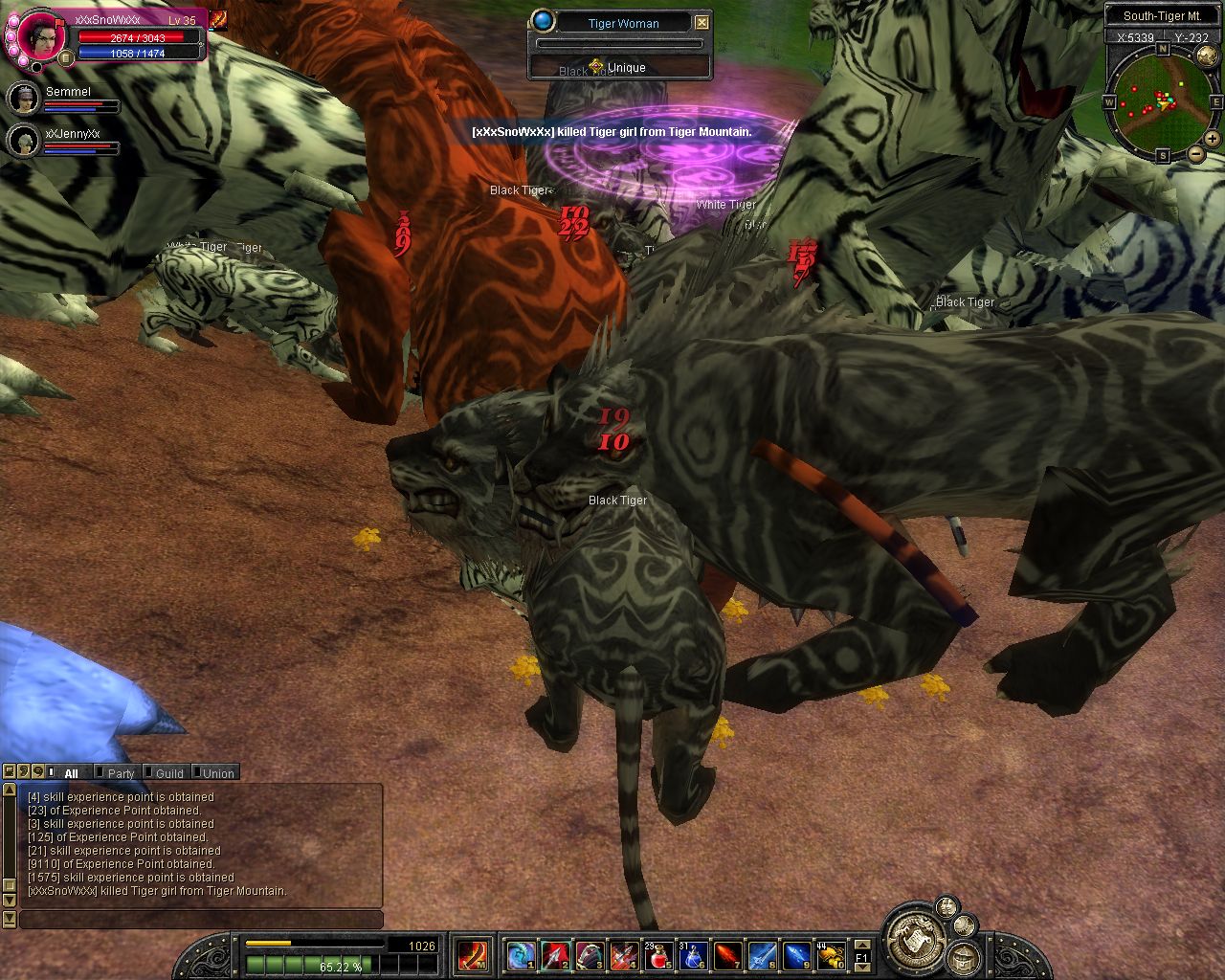Activate the red arrow skill in slot 2
Screen dimensions: 1225x980
click(555, 955)
